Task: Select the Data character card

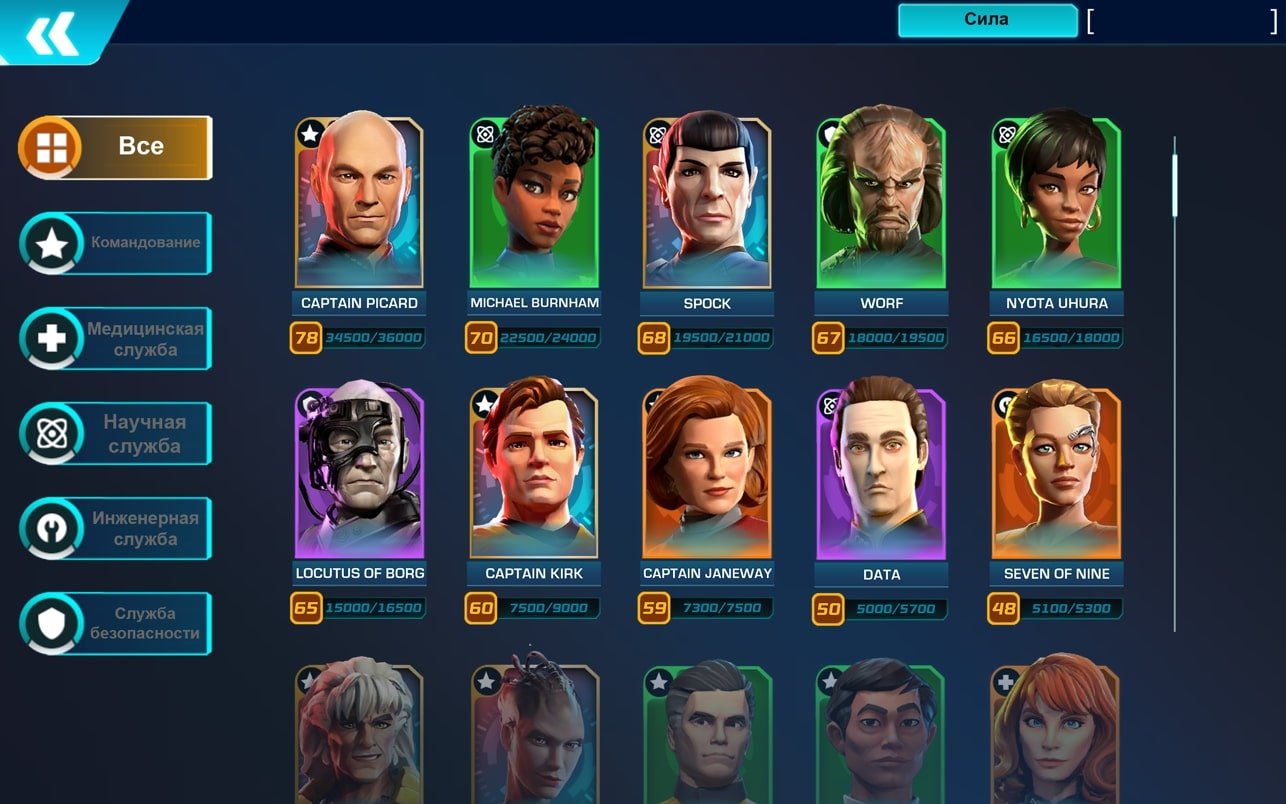Action: click(x=881, y=473)
